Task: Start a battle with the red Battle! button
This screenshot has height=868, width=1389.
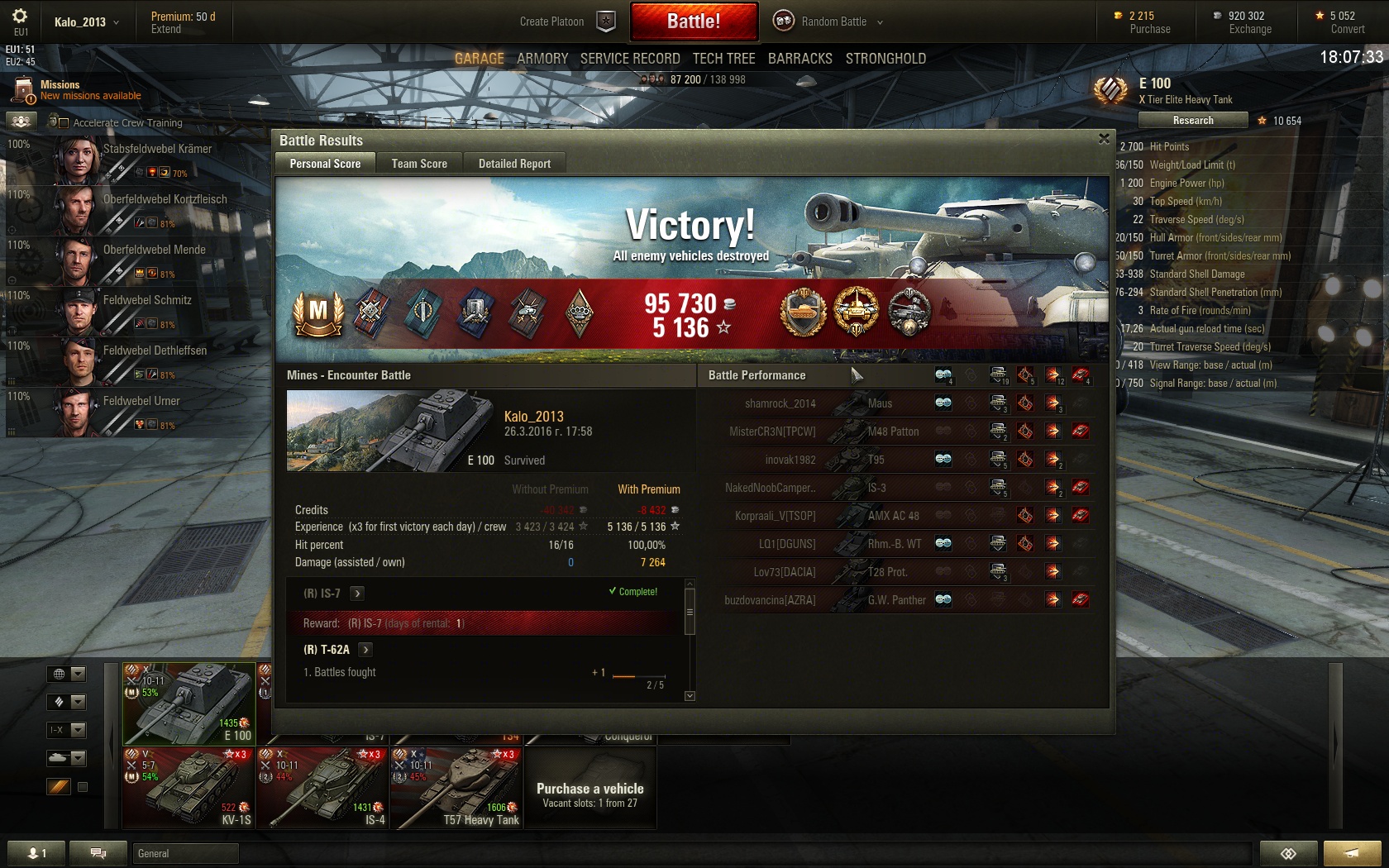Action: click(694, 21)
